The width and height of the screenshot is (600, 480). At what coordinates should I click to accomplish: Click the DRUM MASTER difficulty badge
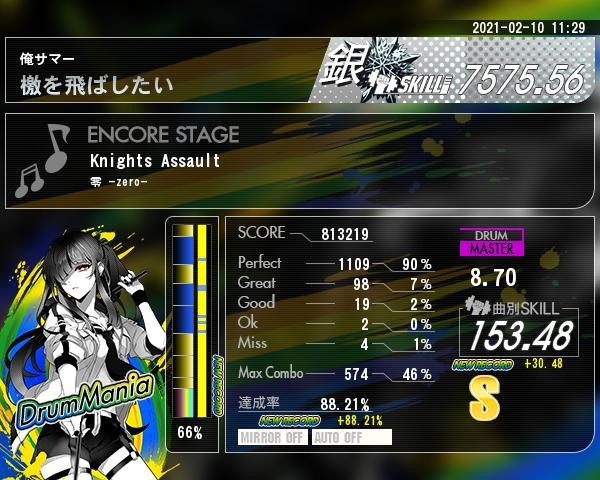491,241
